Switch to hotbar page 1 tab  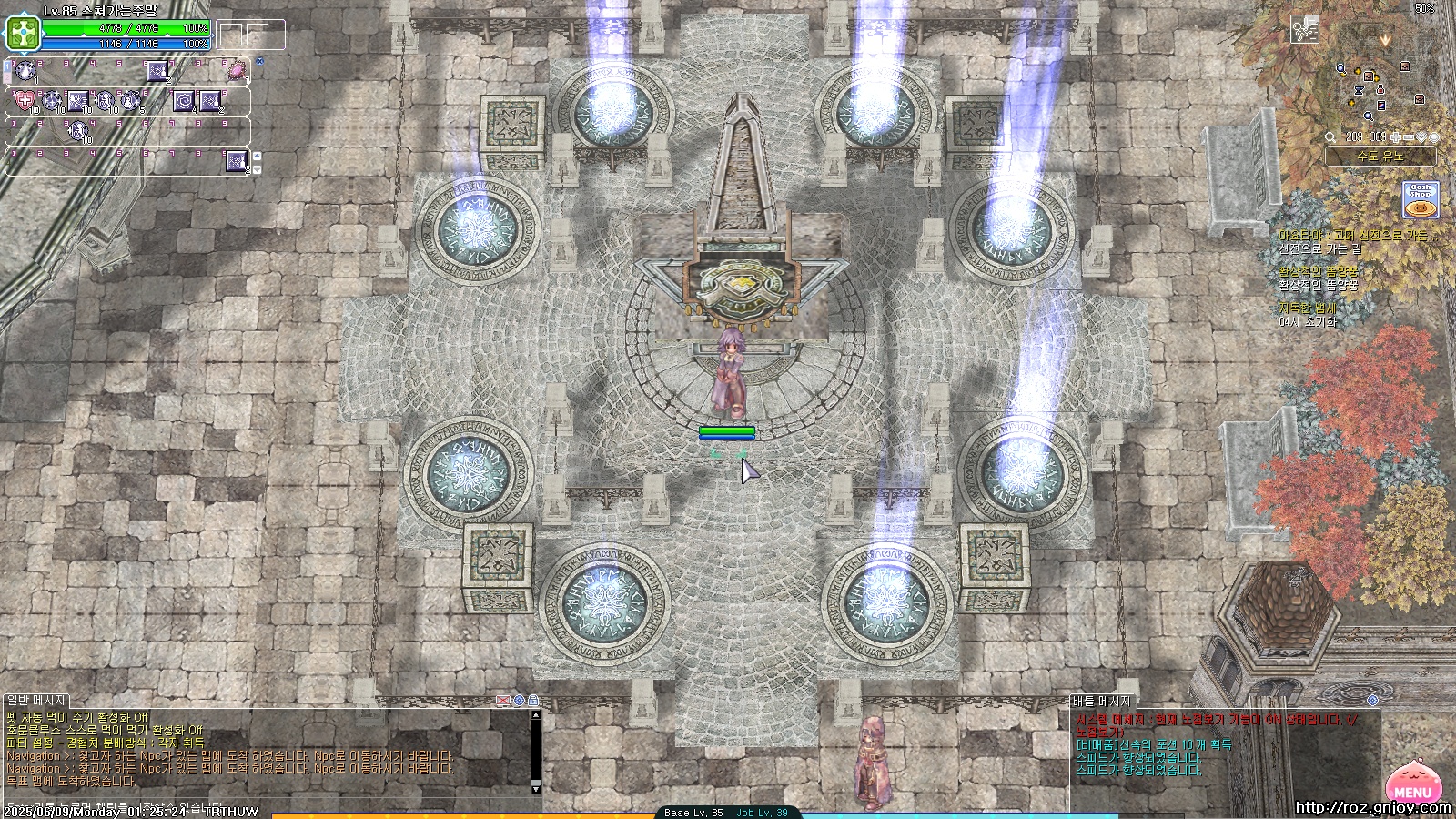(x=7, y=67)
